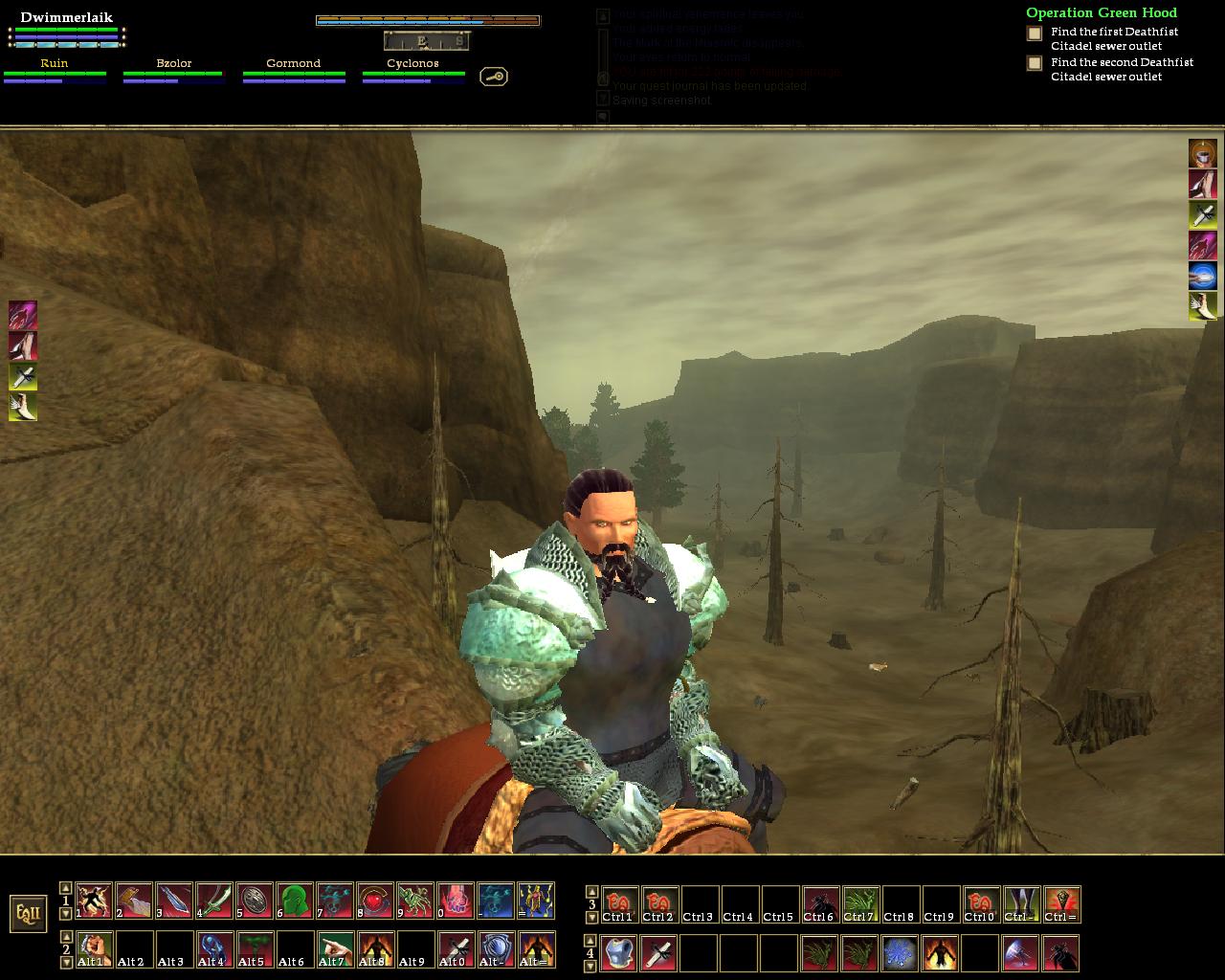Click the compass heading strip
The width and height of the screenshot is (1225, 980).
coord(428,40)
